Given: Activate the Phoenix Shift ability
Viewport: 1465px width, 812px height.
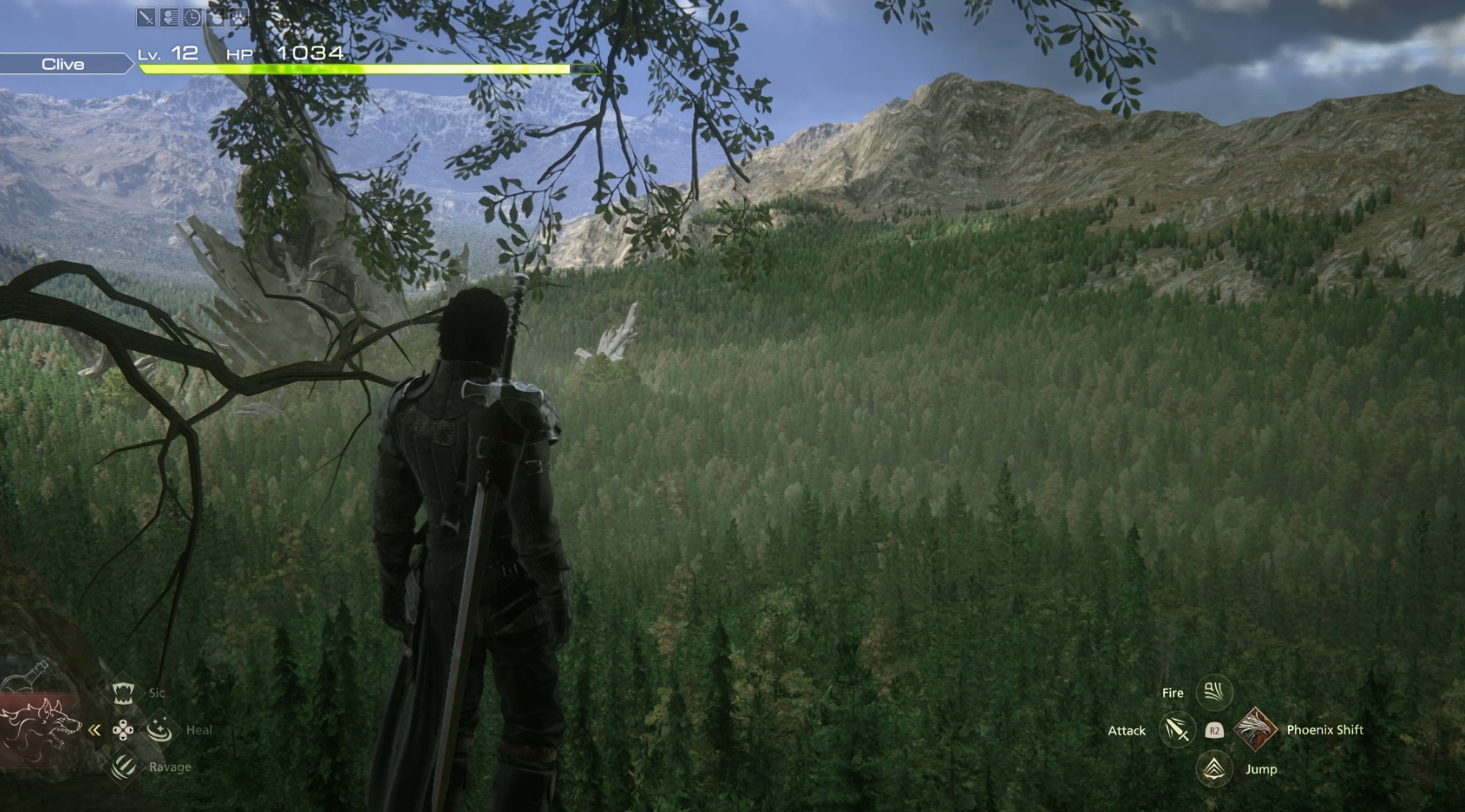Looking at the screenshot, I should click(x=1255, y=730).
